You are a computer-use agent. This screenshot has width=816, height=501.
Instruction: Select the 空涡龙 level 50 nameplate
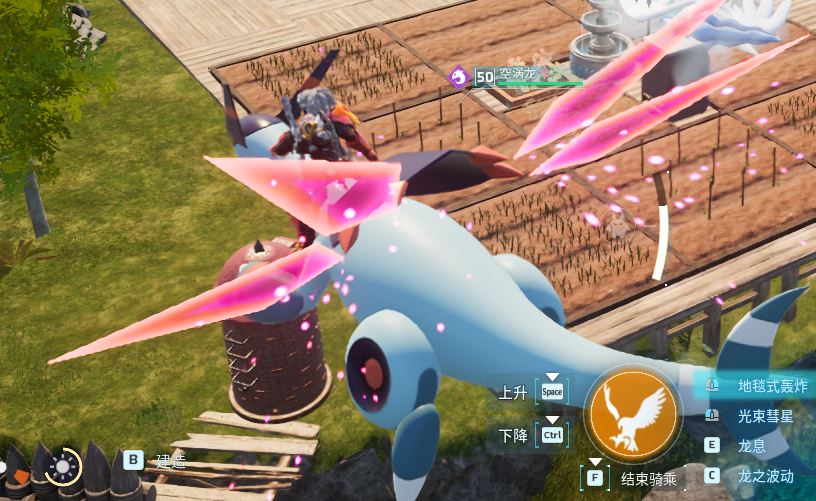[x=515, y=76]
